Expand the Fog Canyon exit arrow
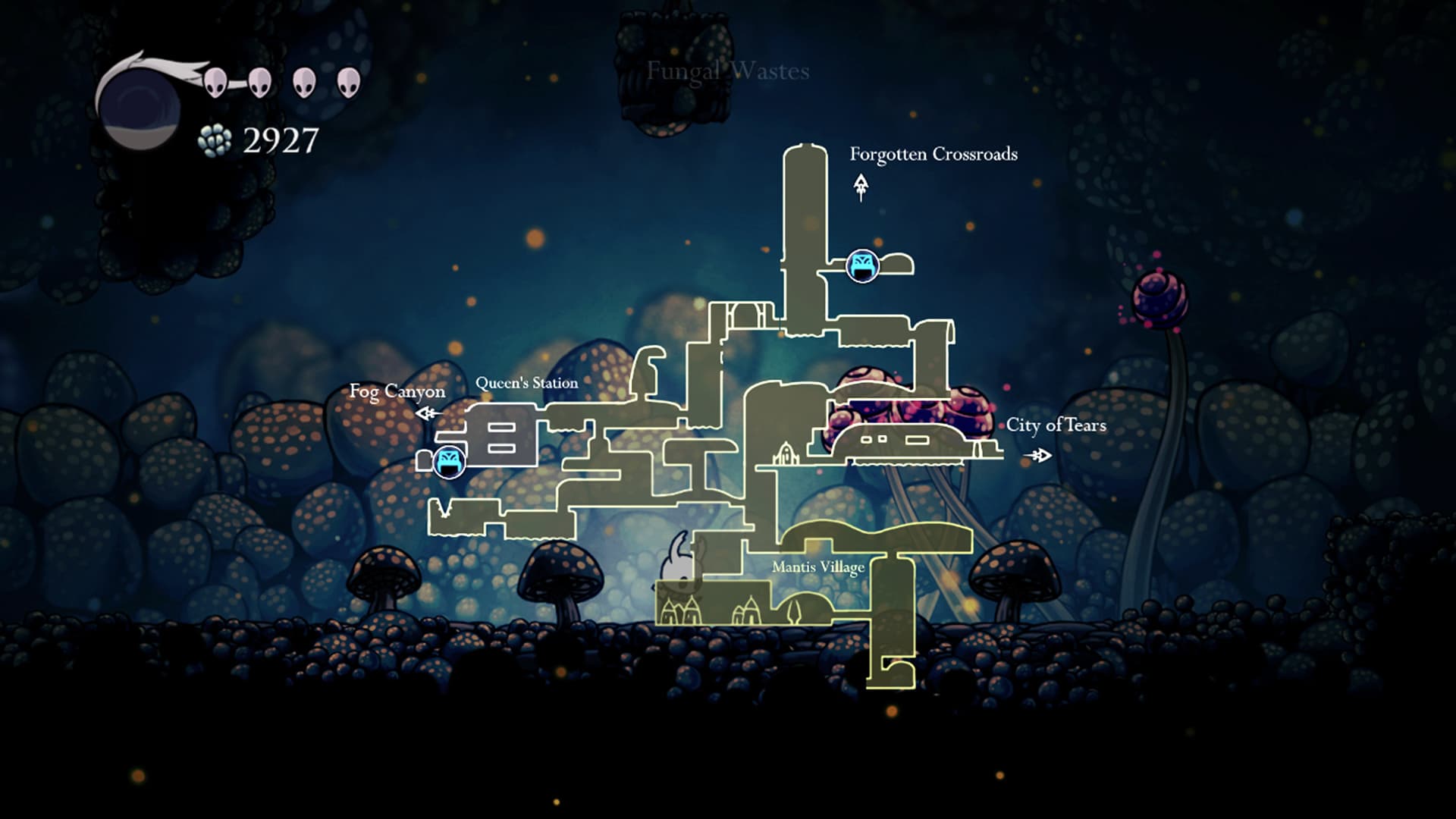Viewport: 1456px width, 819px height. coord(426,412)
